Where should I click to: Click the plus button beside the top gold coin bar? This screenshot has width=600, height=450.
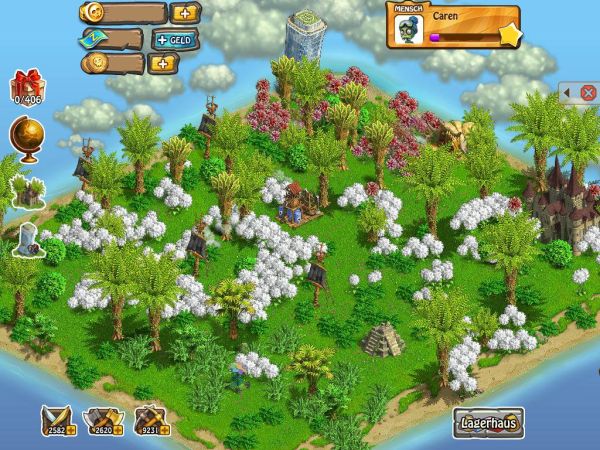(x=185, y=13)
